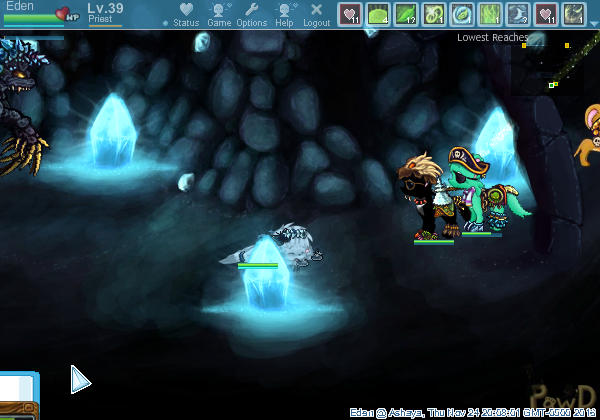Open the Help menu

[x=284, y=14]
